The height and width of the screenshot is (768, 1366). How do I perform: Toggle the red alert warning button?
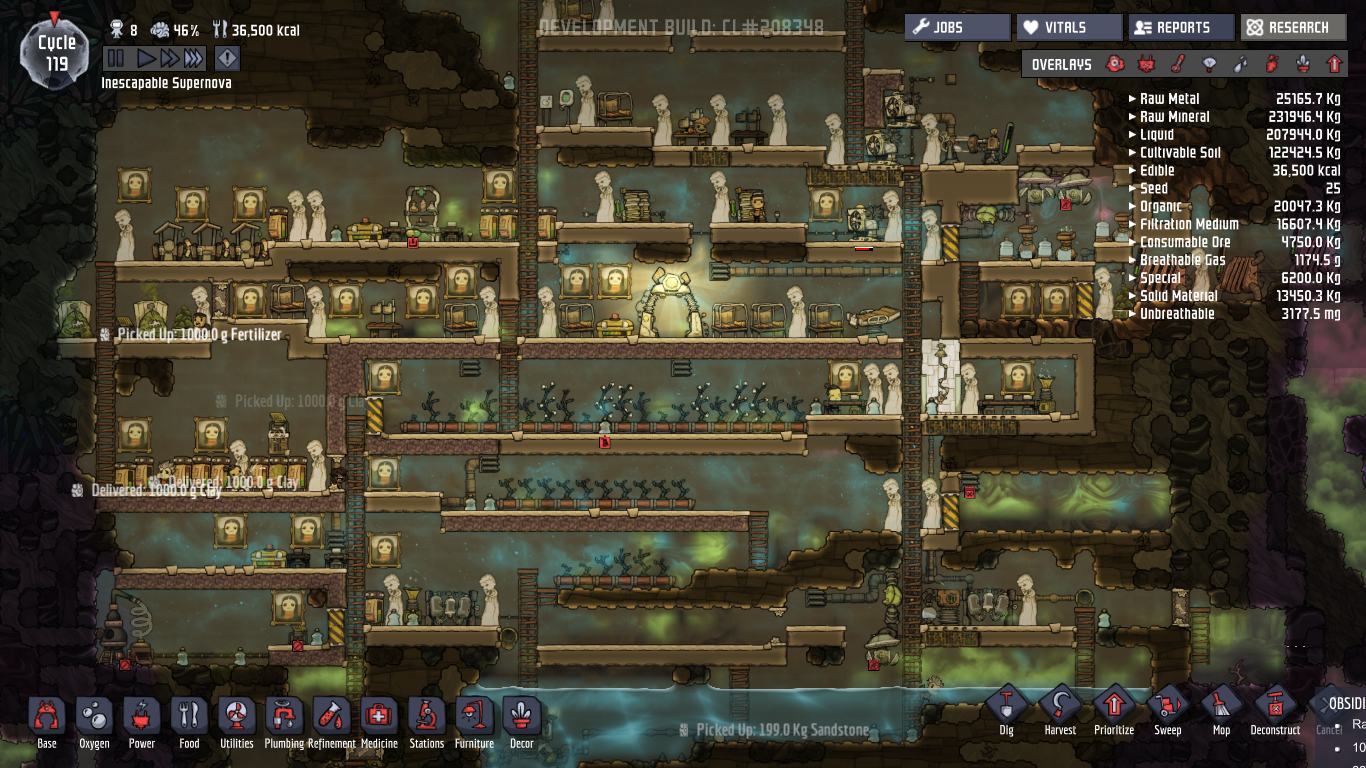227,59
